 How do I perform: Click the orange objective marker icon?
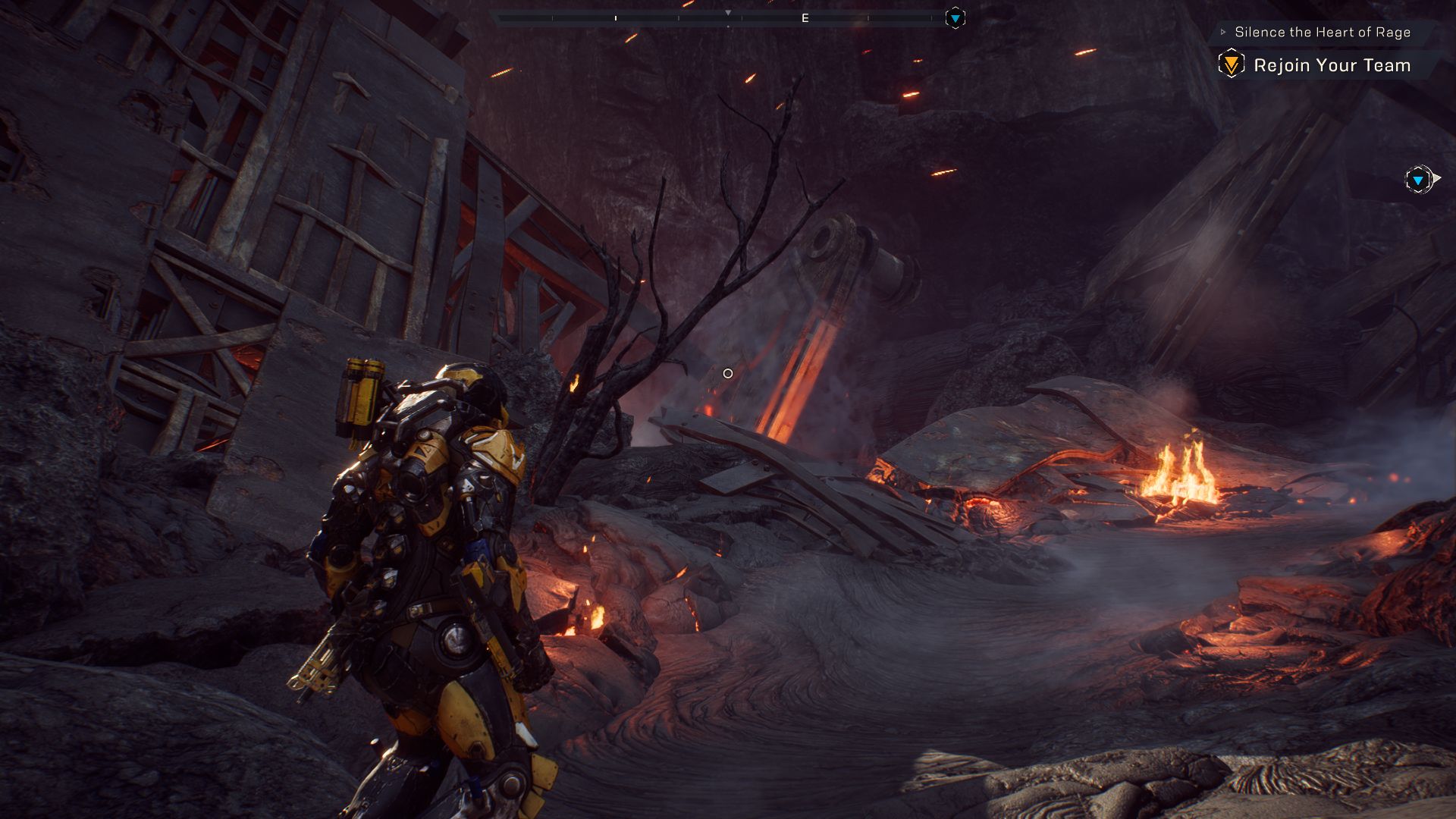coord(1231,64)
